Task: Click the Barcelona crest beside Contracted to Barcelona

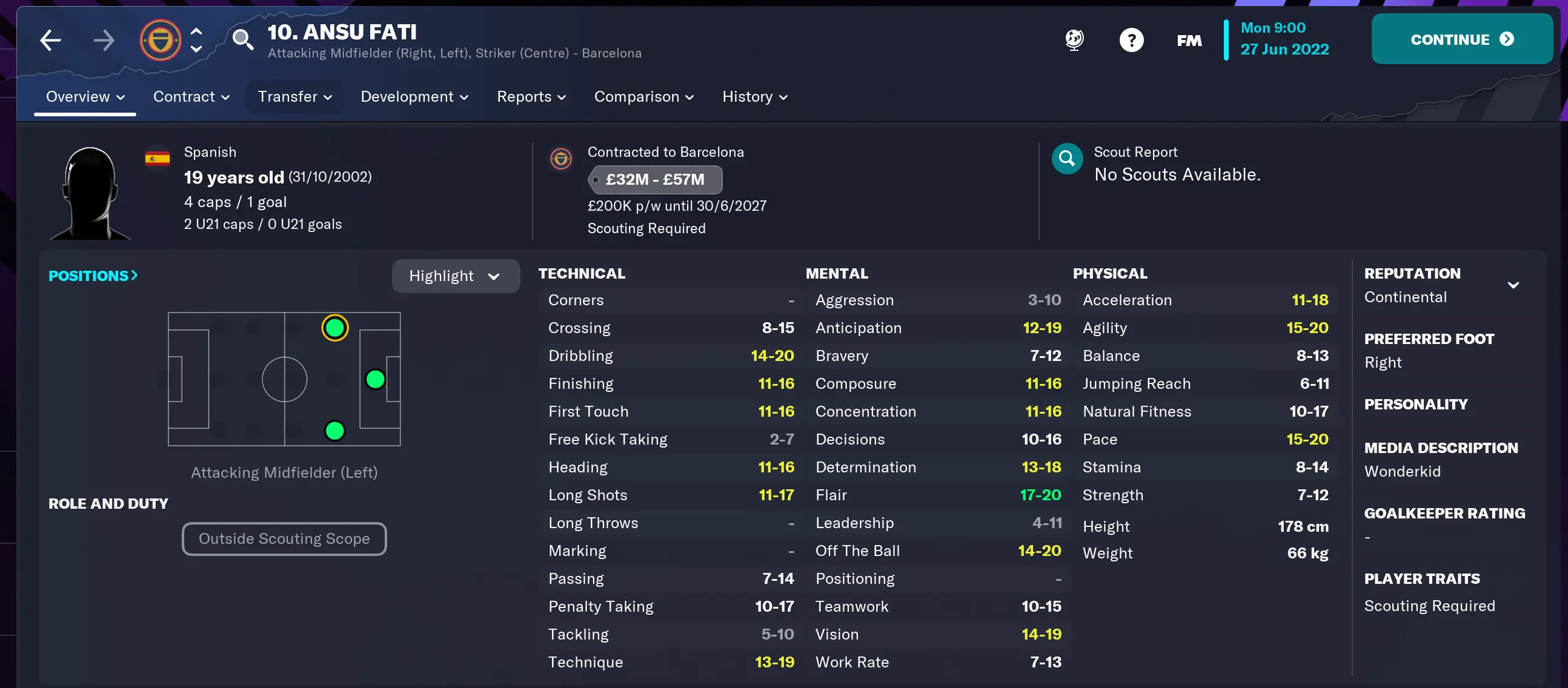Action: pyautogui.click(x=561, y=158)
